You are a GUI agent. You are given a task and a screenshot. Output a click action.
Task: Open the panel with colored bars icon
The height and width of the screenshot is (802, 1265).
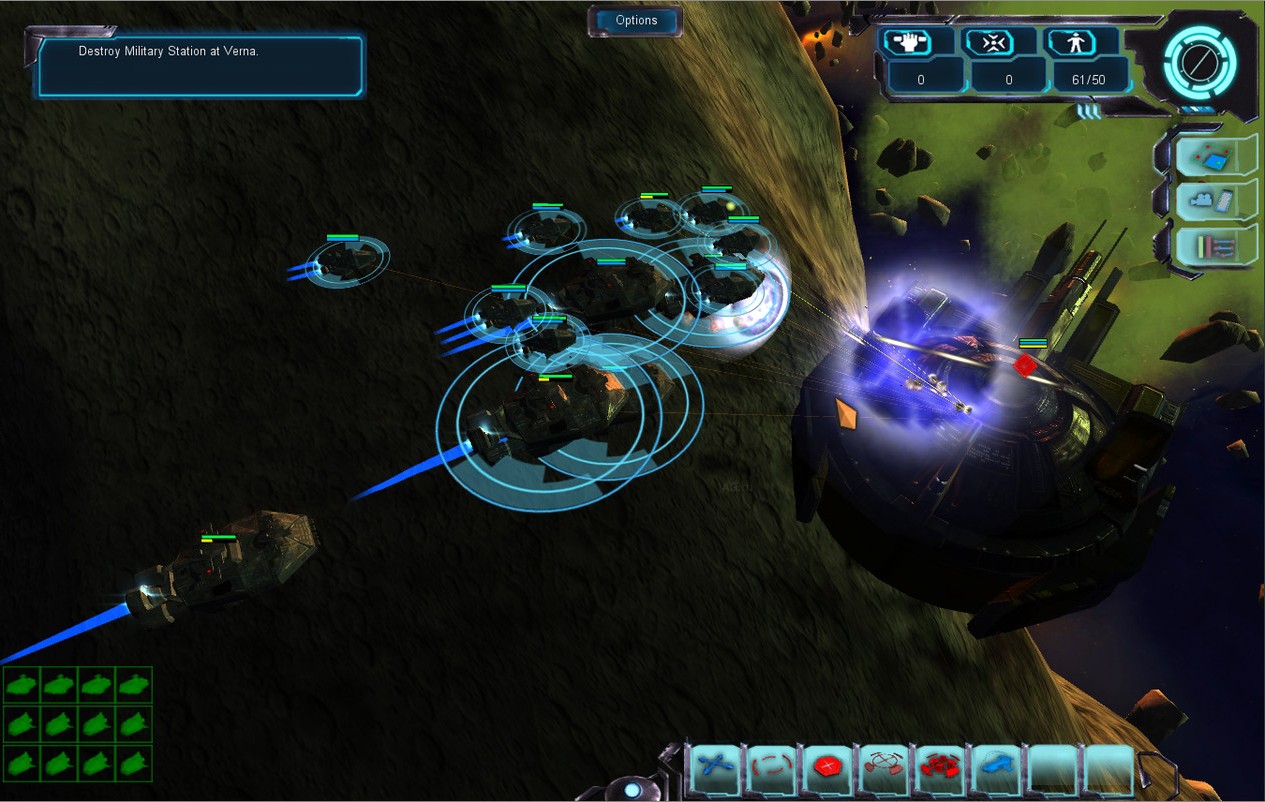click(1215, 245)
